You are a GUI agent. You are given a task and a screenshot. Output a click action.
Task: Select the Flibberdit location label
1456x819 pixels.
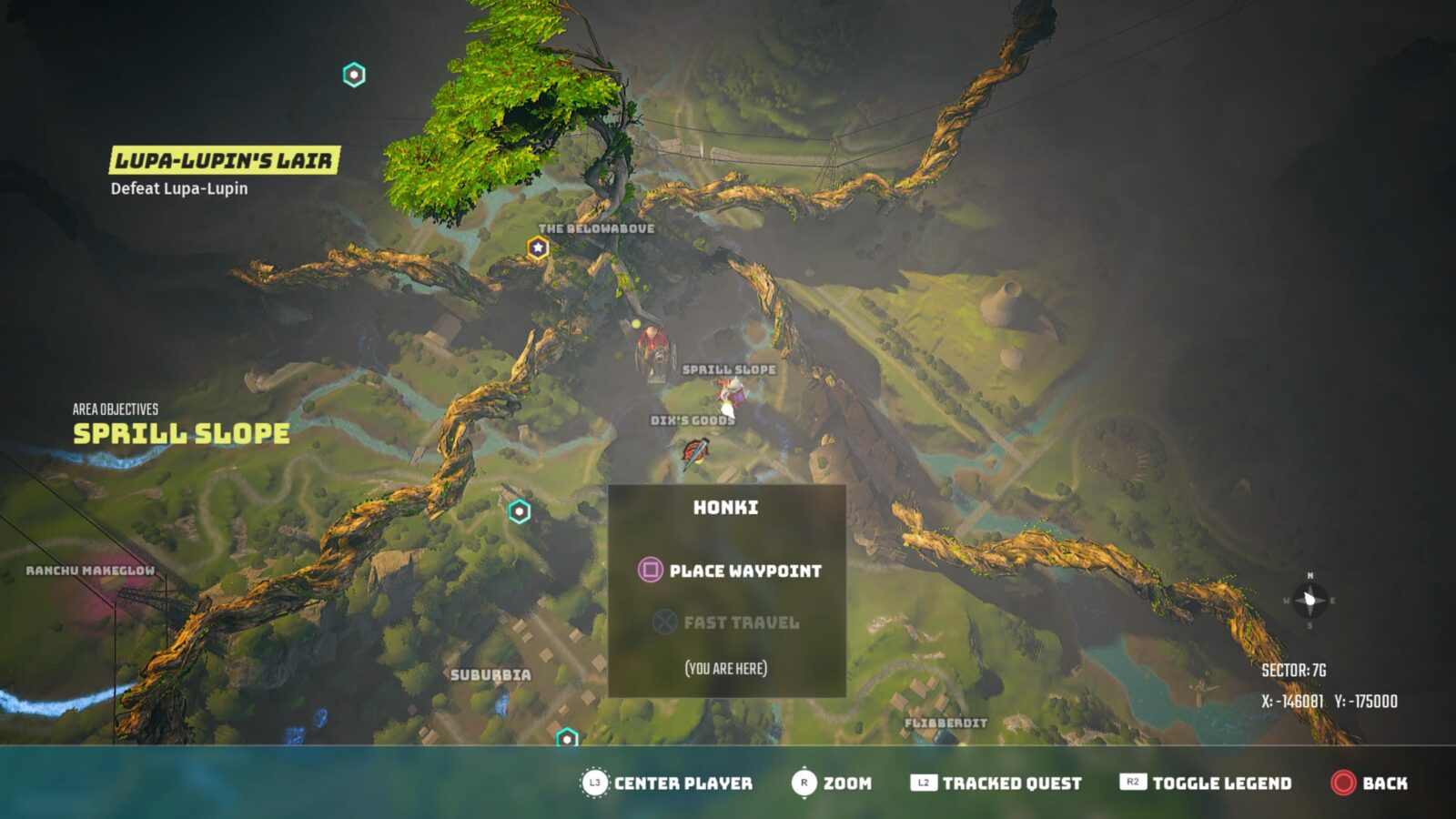coord(945,722)
